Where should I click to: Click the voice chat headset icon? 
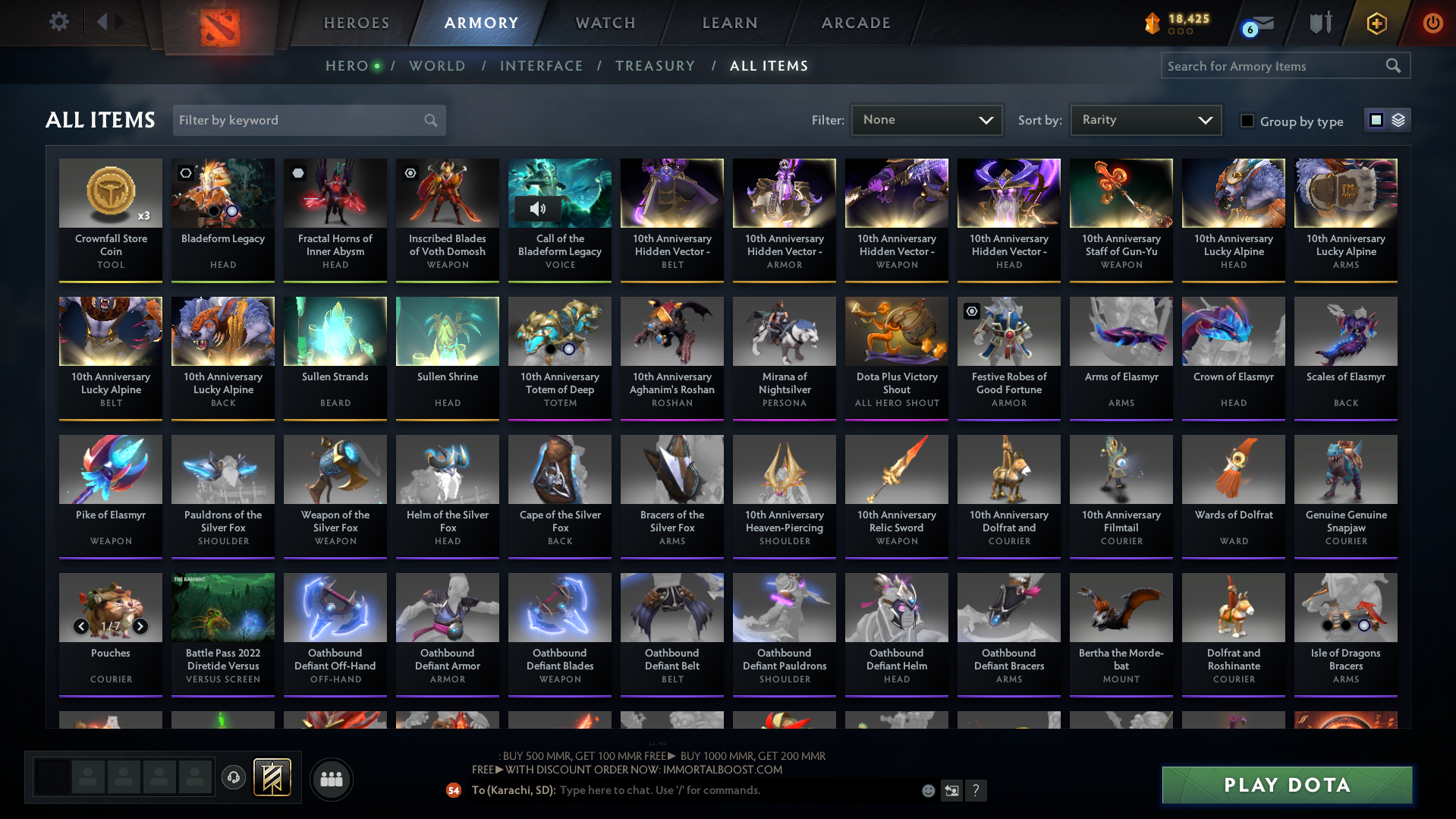(x=233, y=779)
